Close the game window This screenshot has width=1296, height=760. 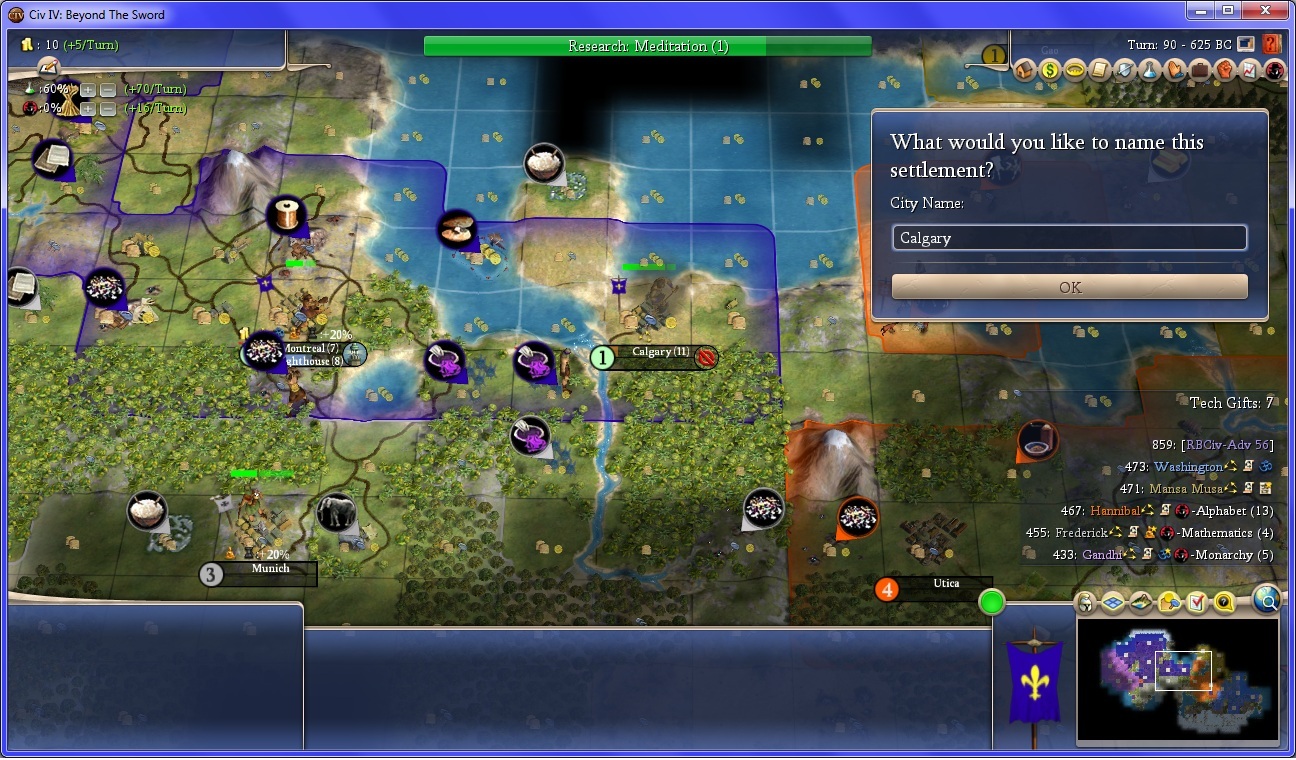(x=1264, y=11)
